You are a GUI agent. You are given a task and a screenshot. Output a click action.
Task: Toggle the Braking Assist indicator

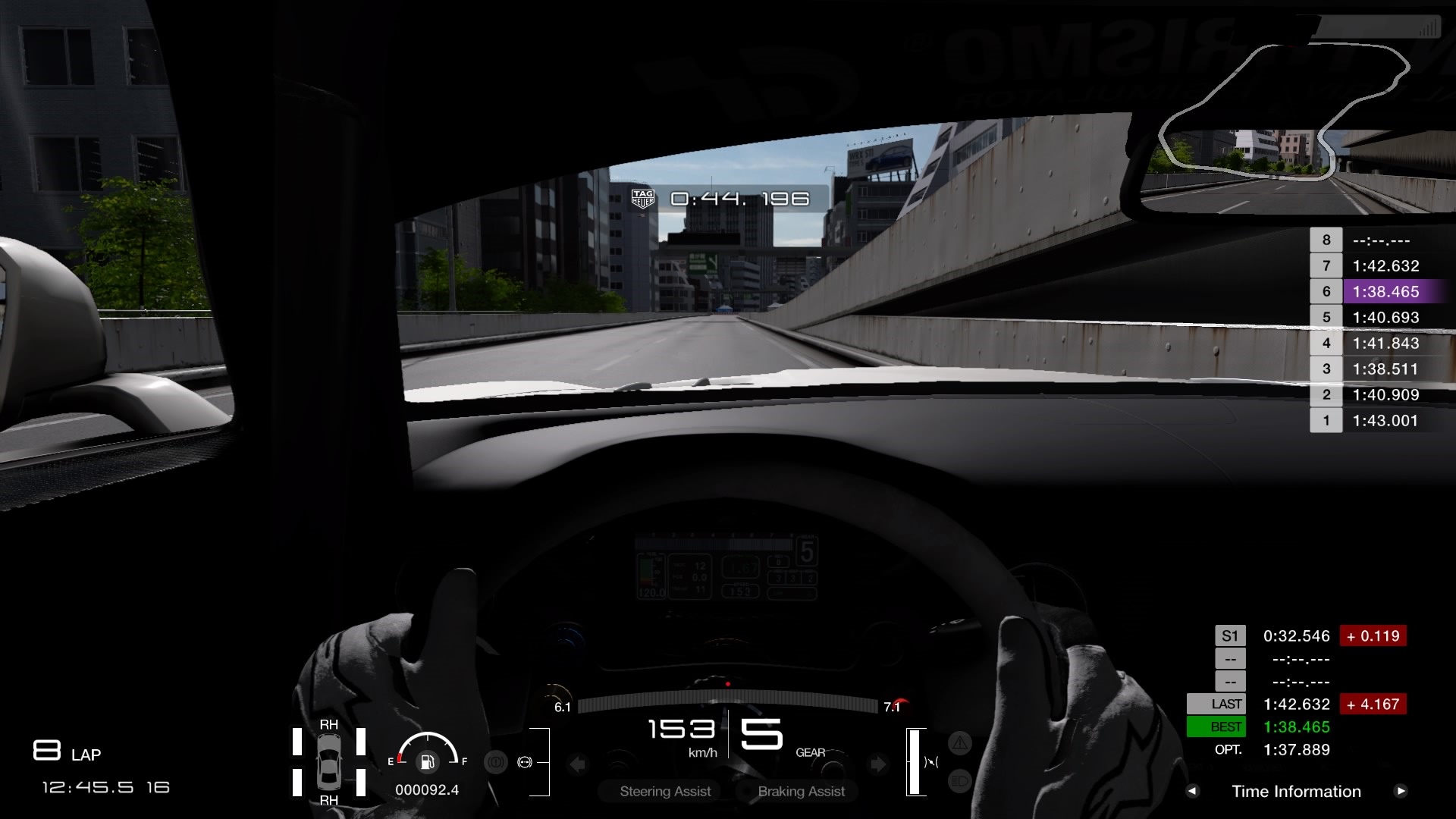[x=801, y=791]
